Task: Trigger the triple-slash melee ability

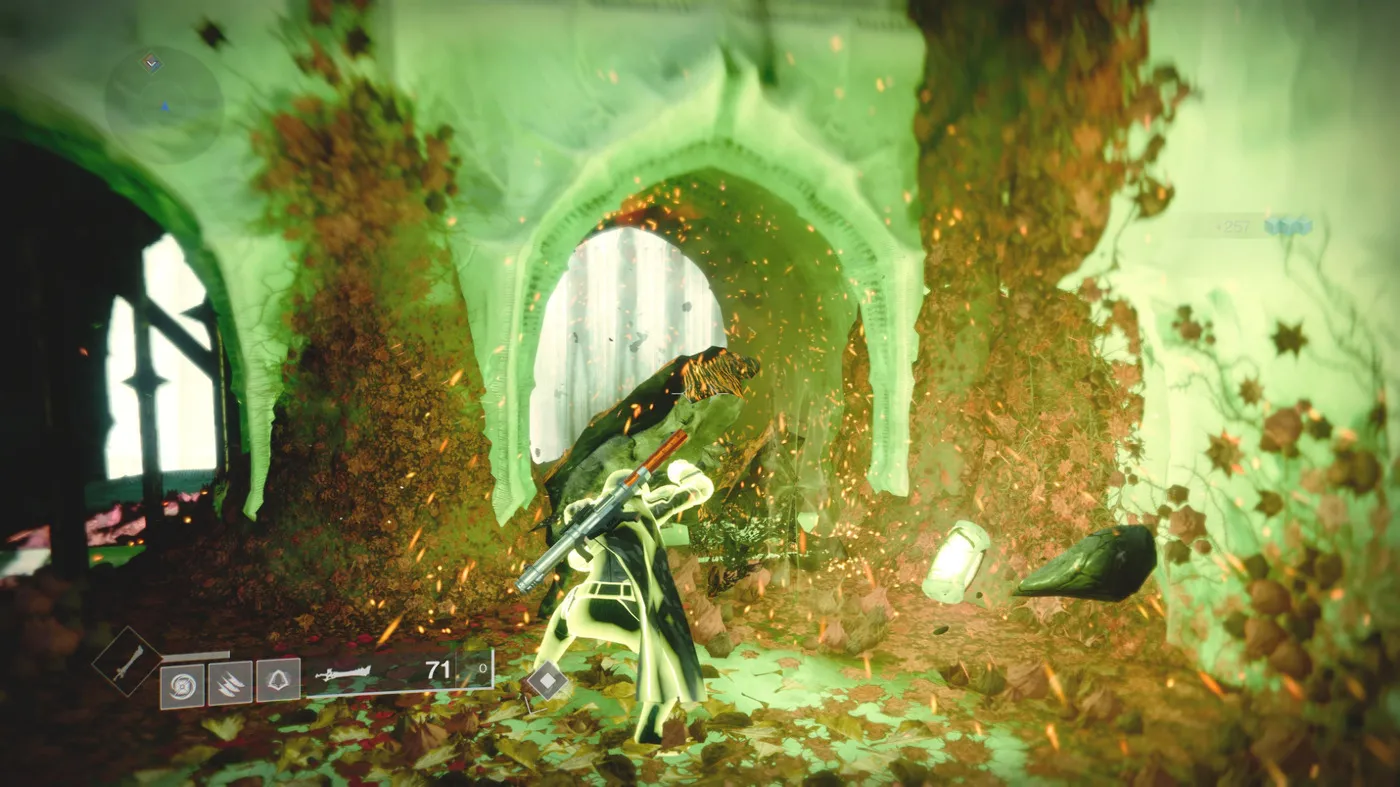Action: click(230, 685)
